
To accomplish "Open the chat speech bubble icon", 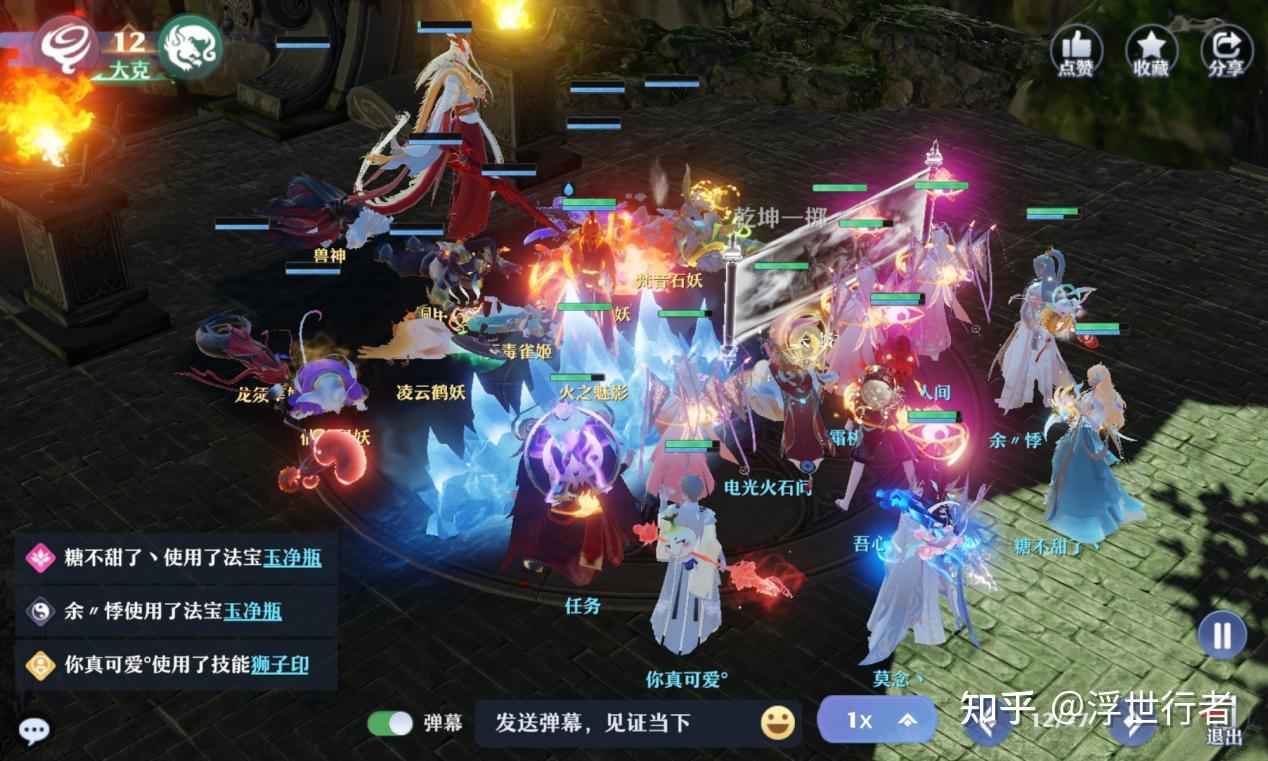I will tap(34, 731).
